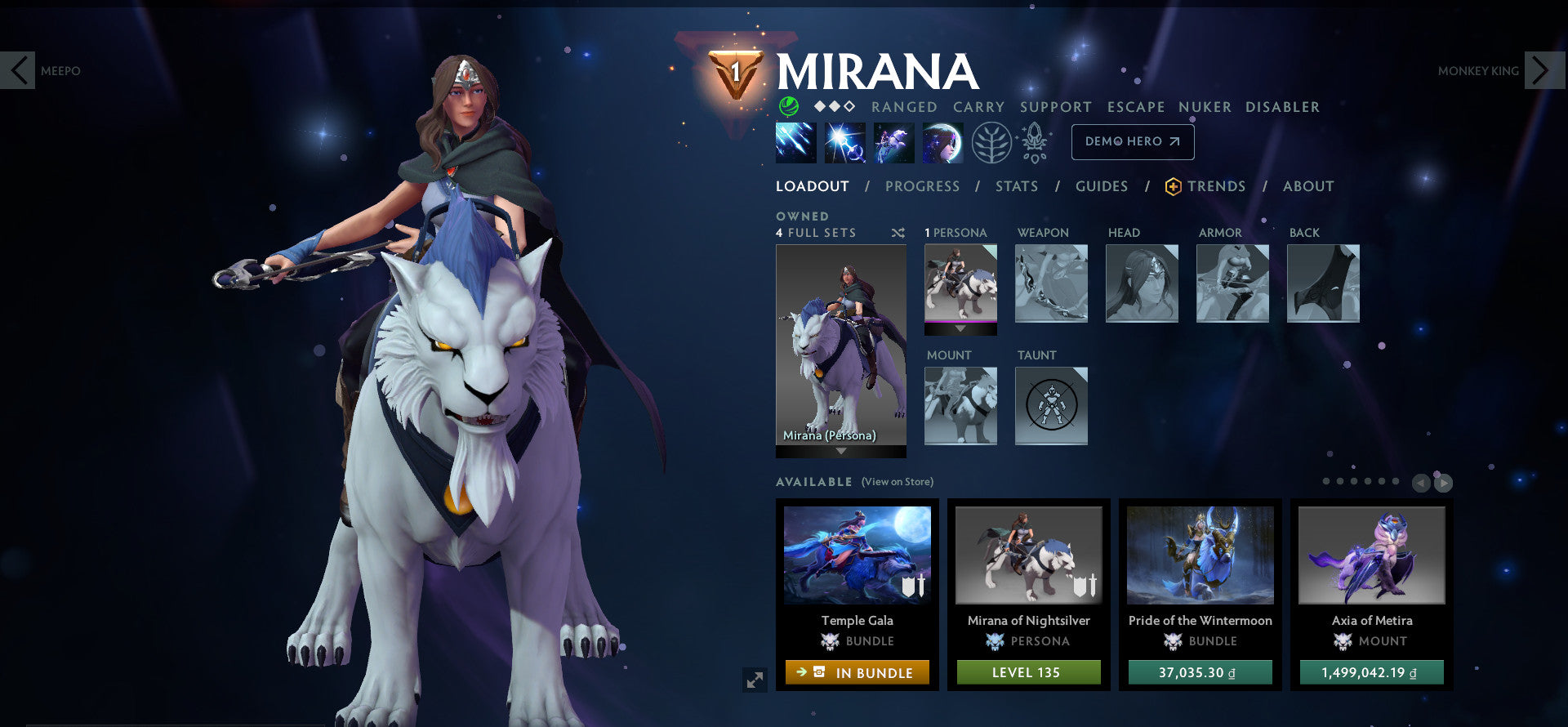The height and width of the screenshot is (727, 1568).
Task: Open the About tab
Action: tap(1307, 186)
